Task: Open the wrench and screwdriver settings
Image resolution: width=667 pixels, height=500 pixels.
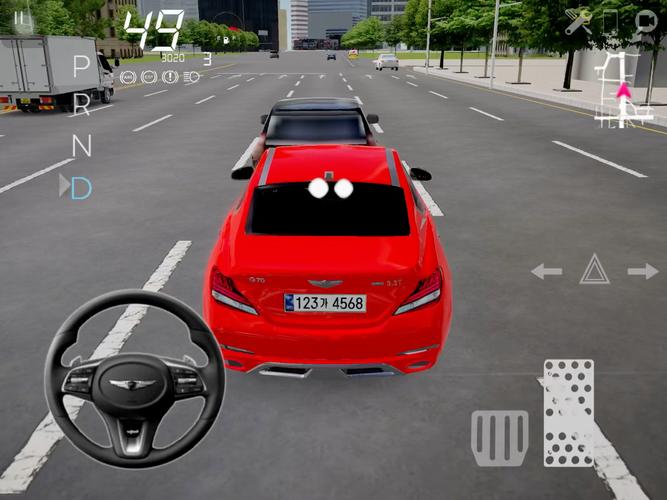Action: (577, 22)
